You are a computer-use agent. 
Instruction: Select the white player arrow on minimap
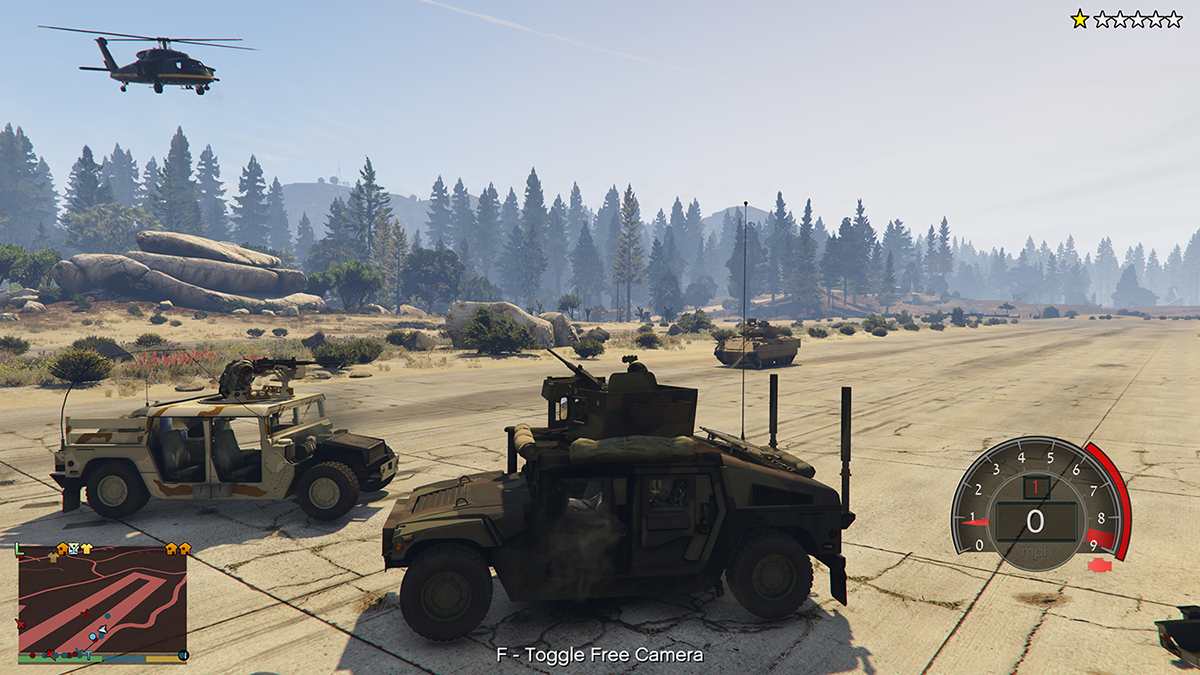pyautogui.click(x=102, y=629)
